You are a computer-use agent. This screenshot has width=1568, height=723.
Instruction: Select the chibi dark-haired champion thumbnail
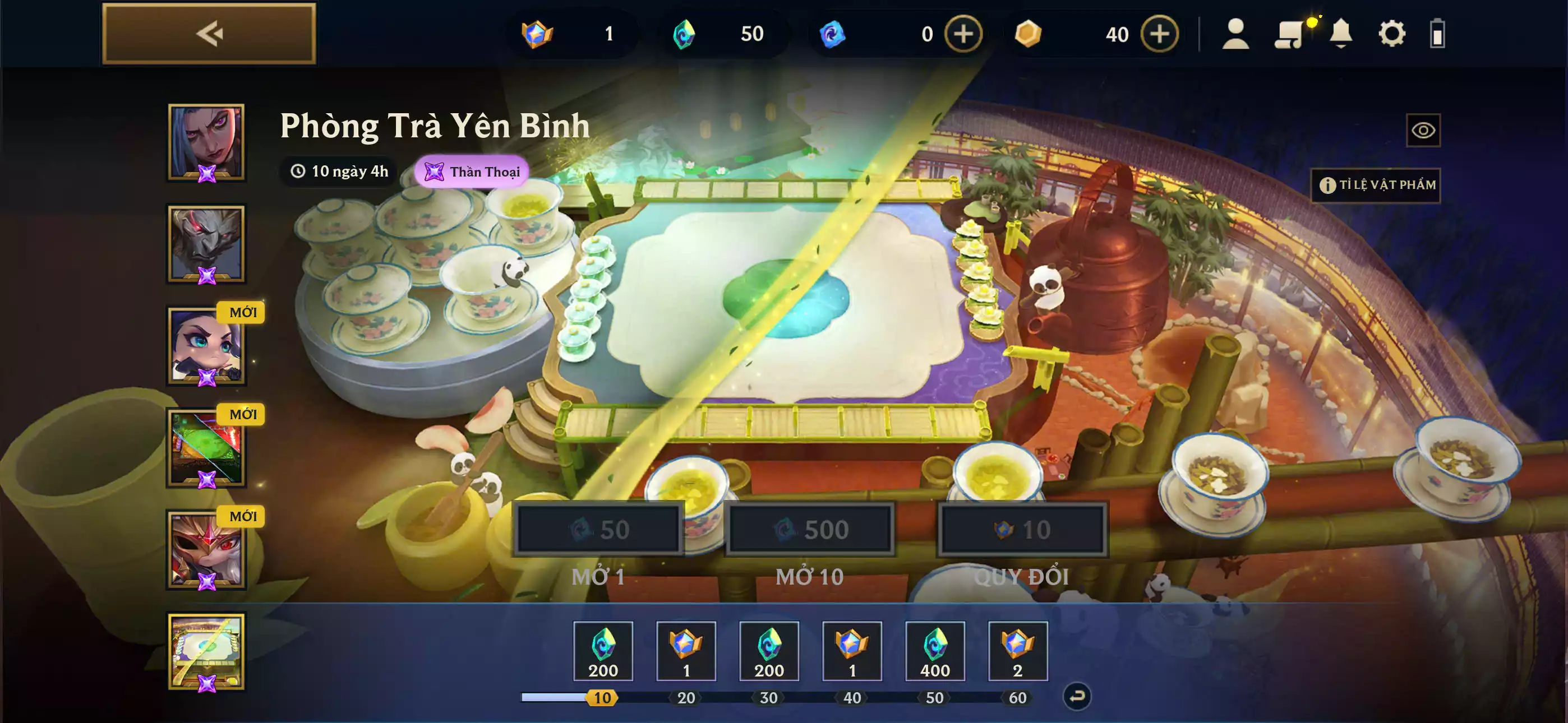tap(206, 346)
